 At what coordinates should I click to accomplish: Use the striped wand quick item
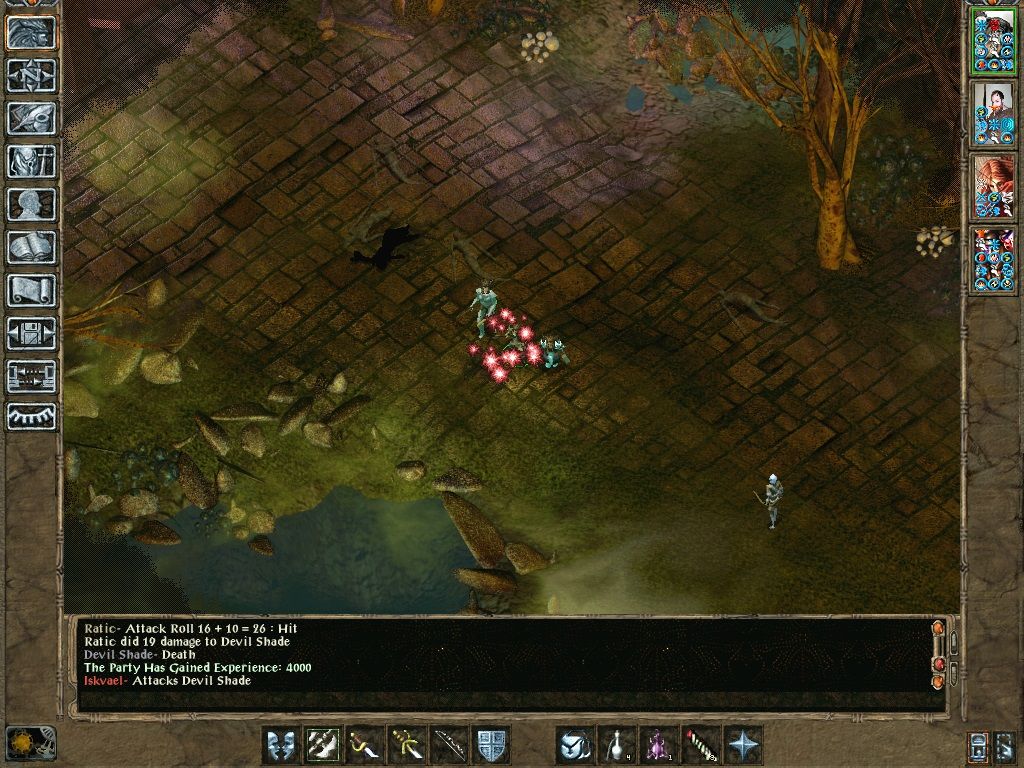coord(701,745)
